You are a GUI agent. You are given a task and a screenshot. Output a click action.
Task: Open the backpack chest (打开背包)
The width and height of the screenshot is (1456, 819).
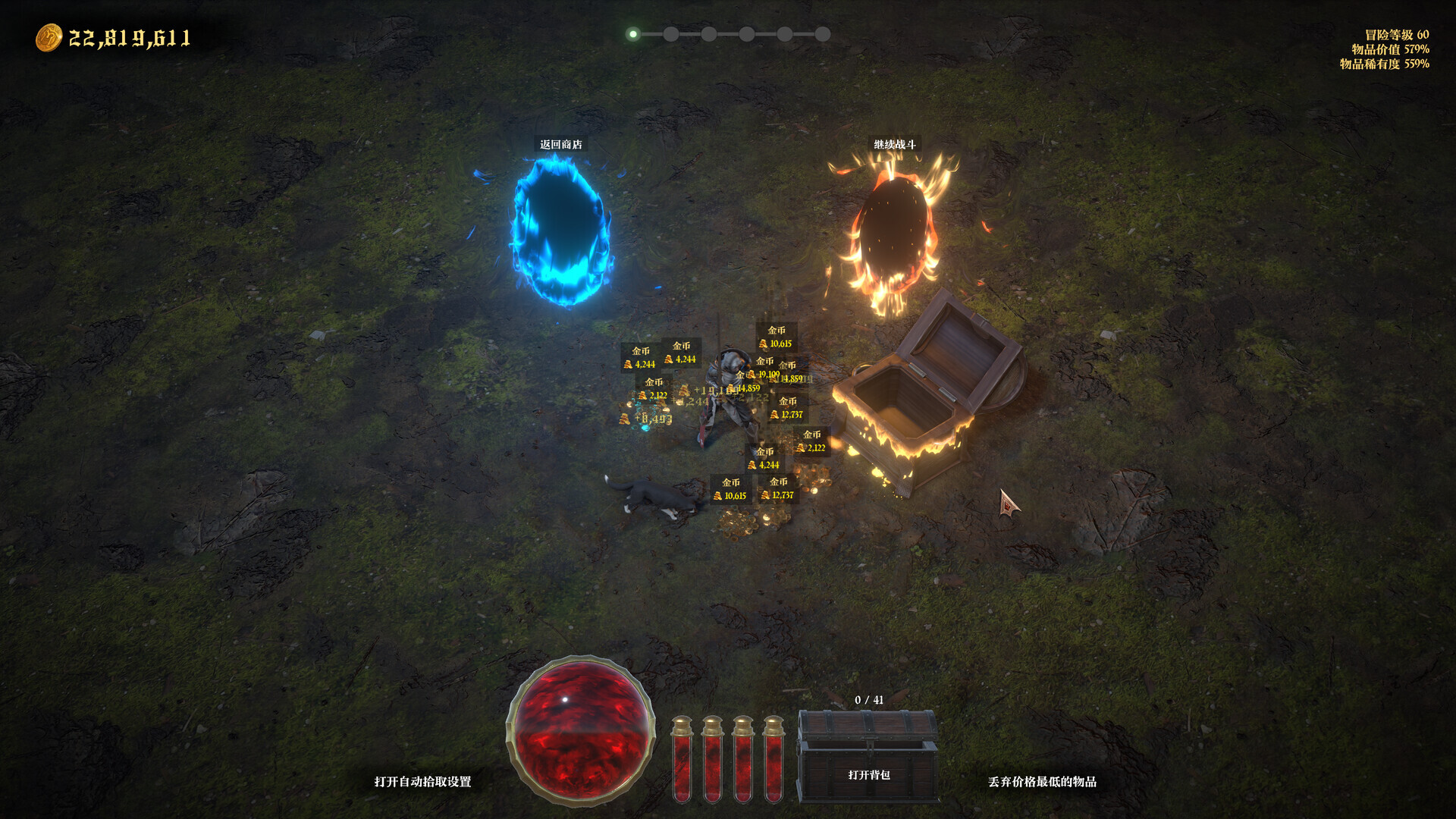868,757
